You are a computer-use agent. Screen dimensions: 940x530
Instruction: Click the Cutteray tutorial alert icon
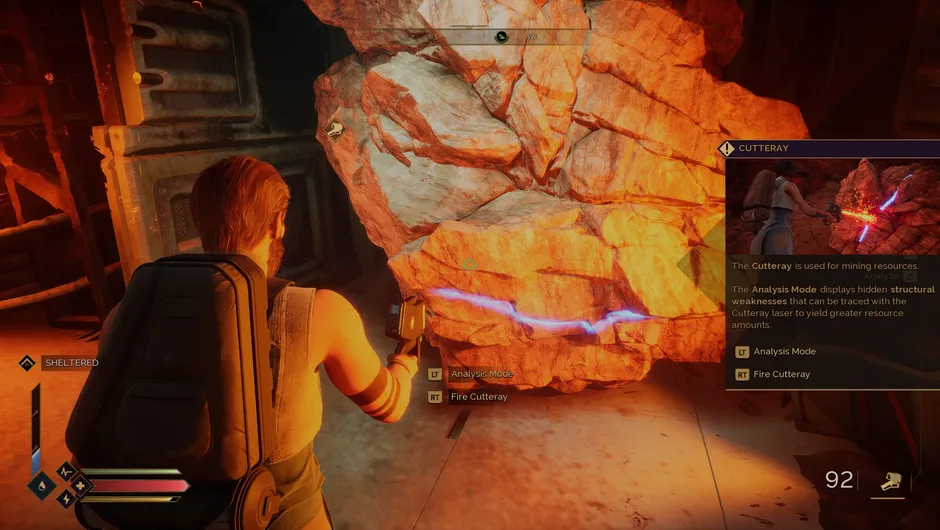[727, 149]
